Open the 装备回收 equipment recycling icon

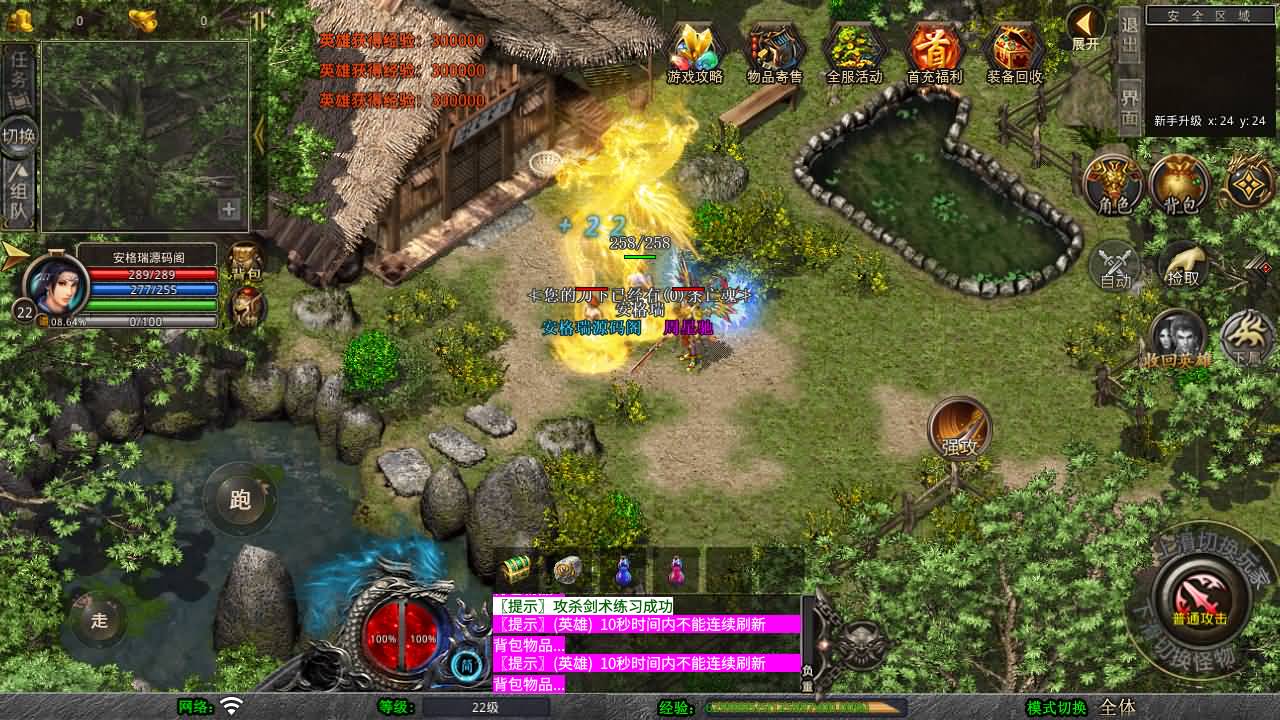click(1014, 50)
